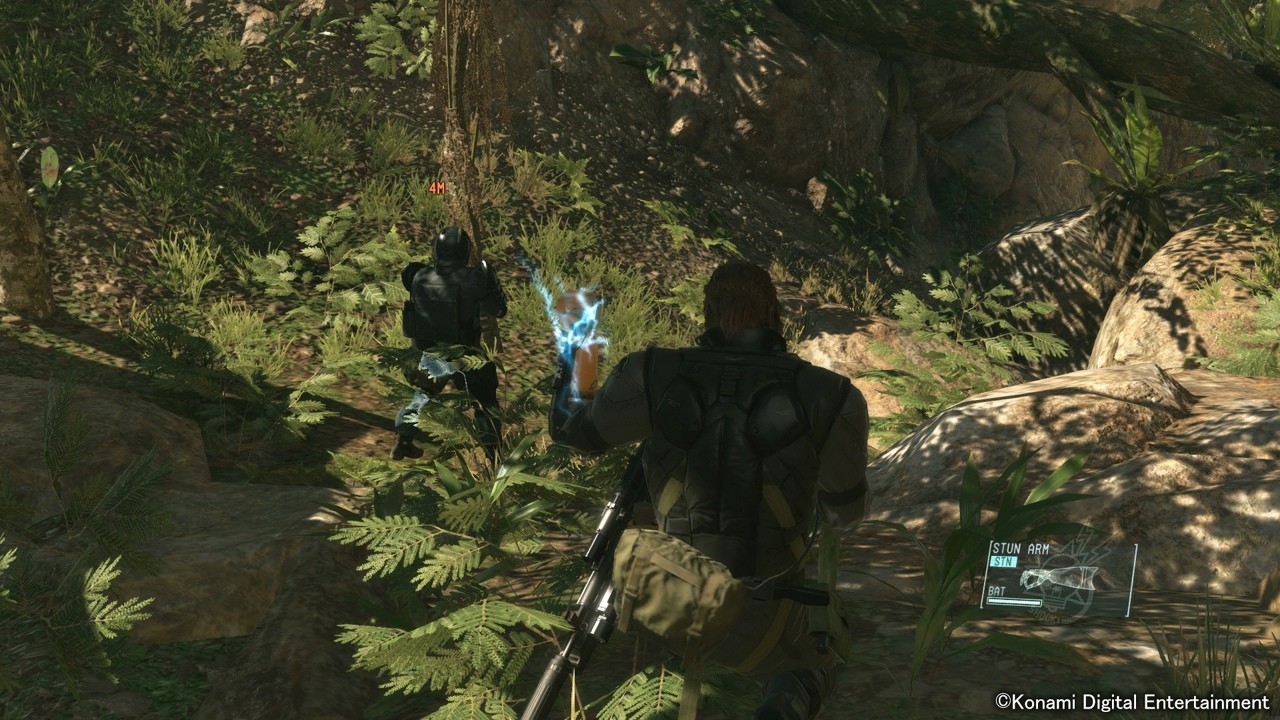
Task: Select the STUN ARM title label
Action: click(x=1021, y=547)
